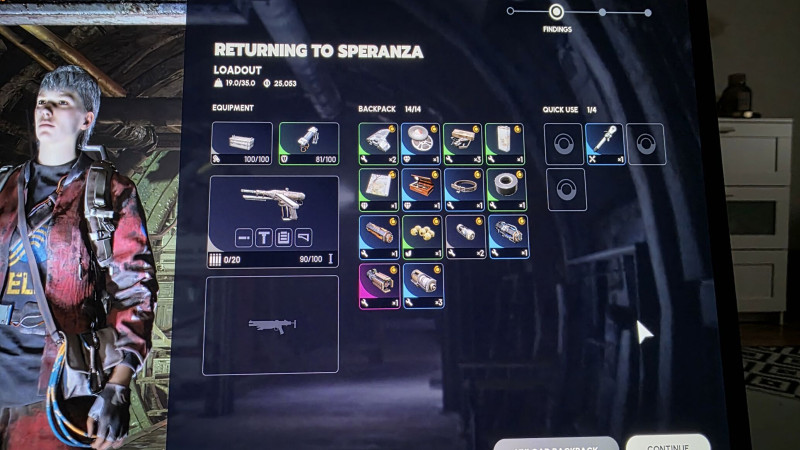
Task: Select the Findings progress step marker
Action: (x=557, y=12)
